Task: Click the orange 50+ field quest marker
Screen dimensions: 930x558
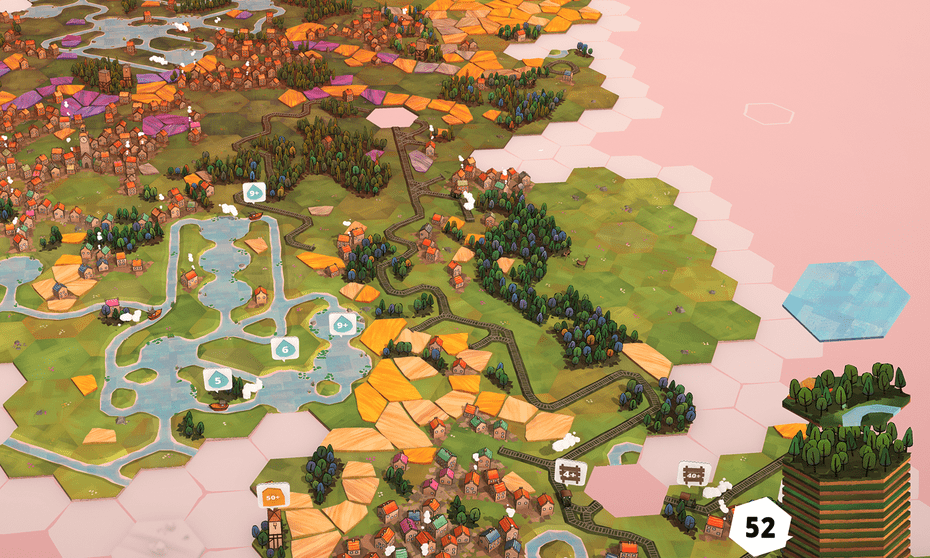Action: click(x=272, y=495)
